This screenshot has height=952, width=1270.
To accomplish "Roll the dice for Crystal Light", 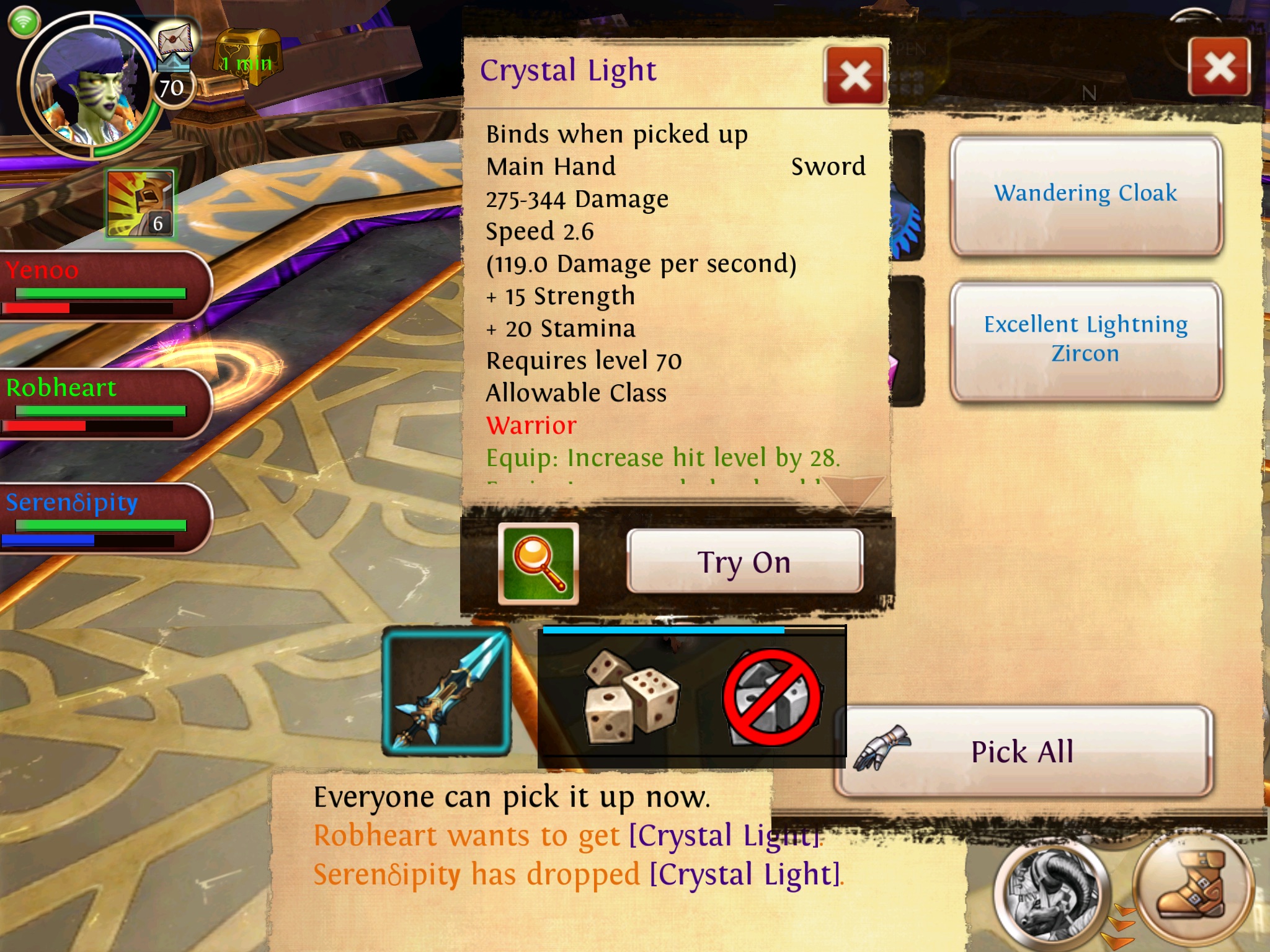I will [631, 697].
